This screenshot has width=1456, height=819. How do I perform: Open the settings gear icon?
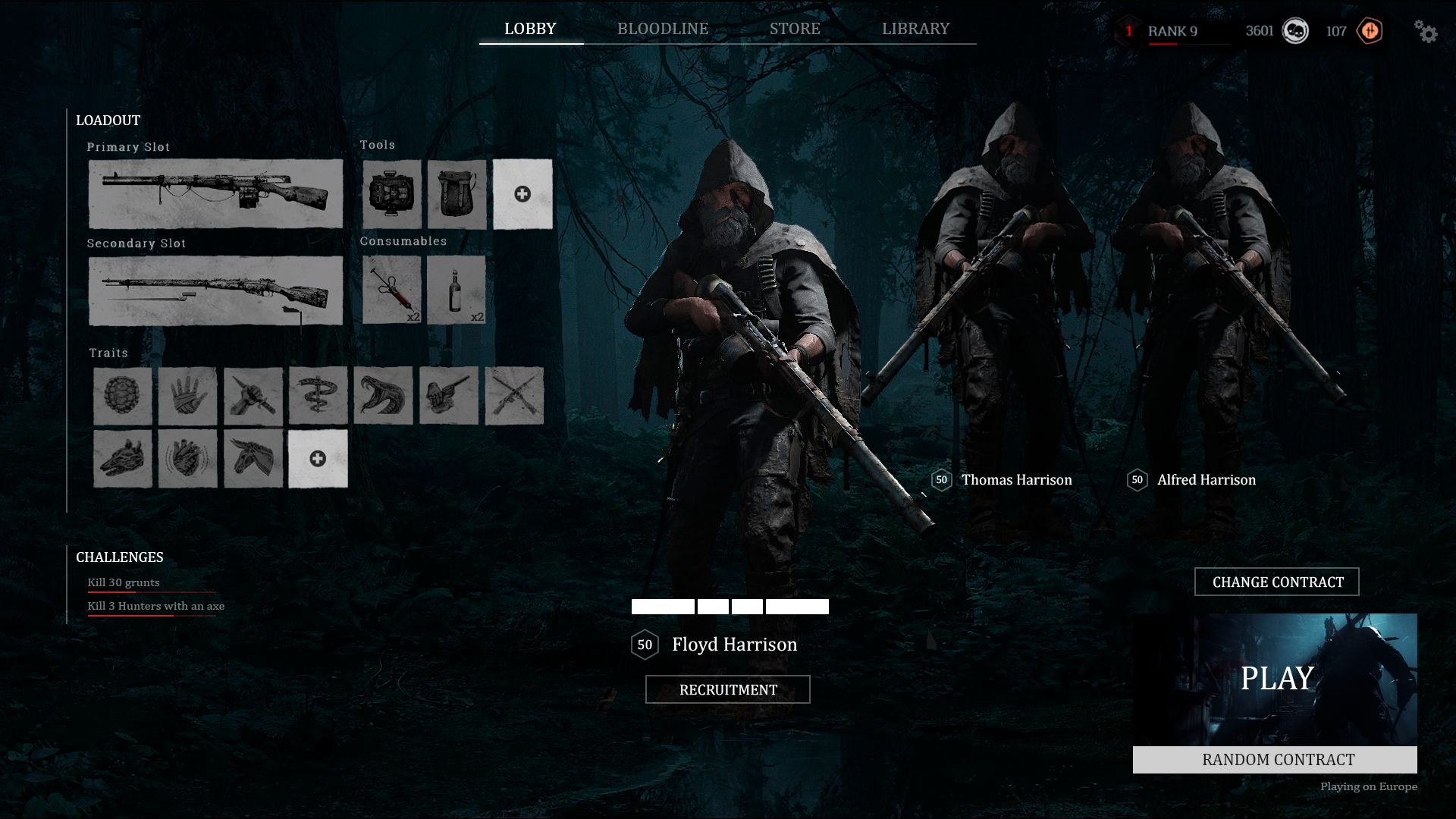[1427, 33]
